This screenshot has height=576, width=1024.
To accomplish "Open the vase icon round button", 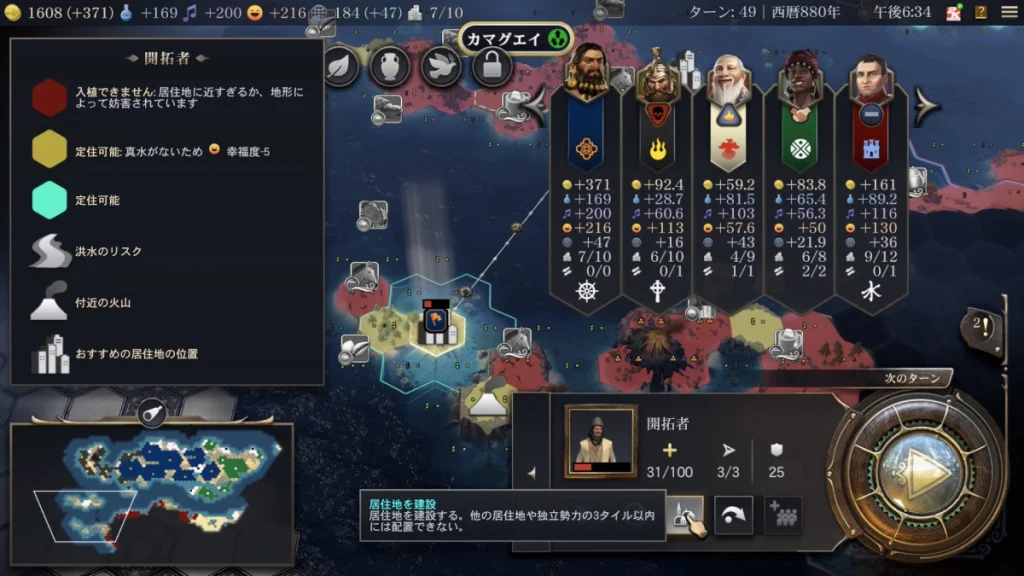I will pos(389,67).
